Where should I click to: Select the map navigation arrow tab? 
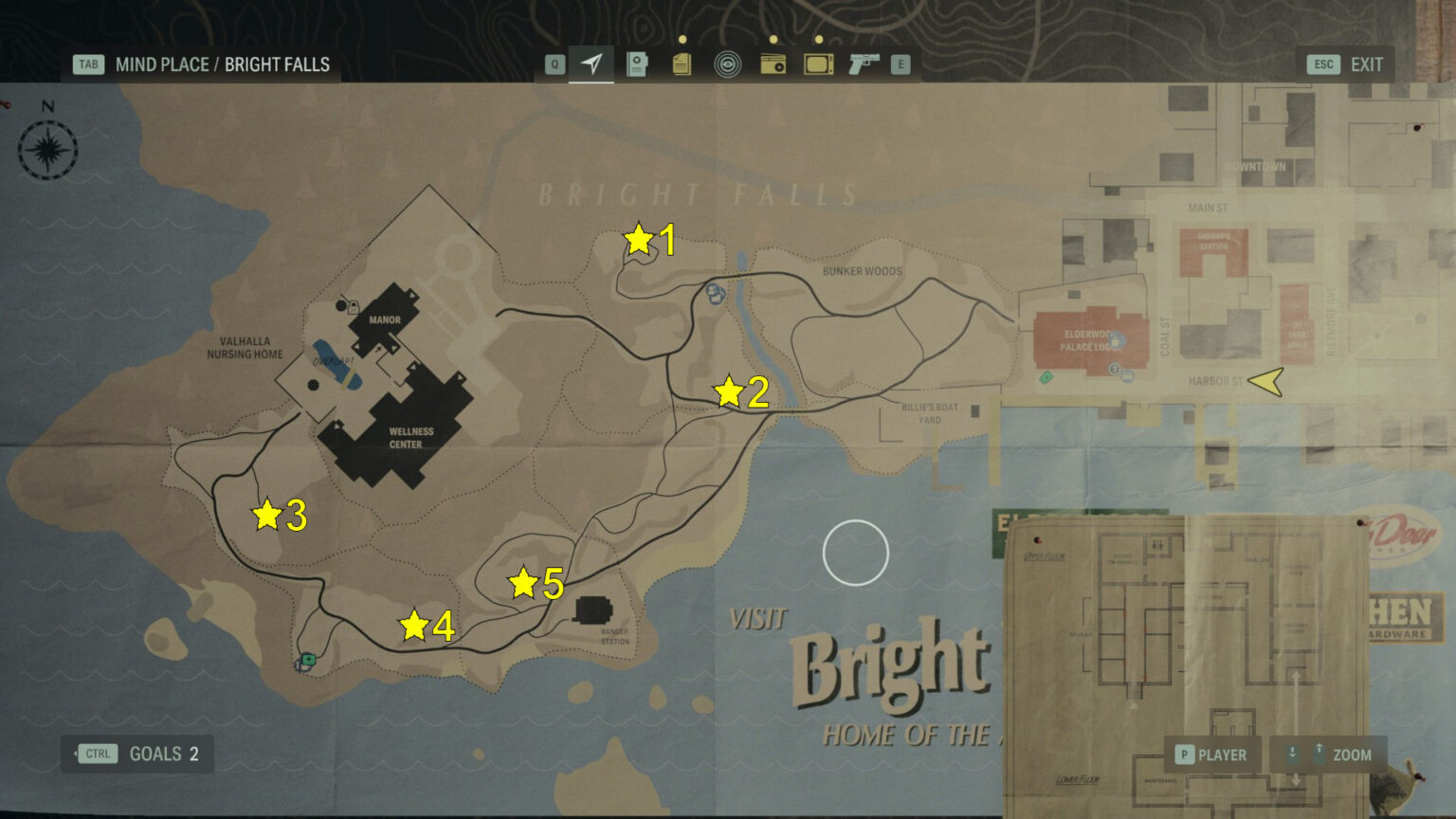click(x=591, y=64)
